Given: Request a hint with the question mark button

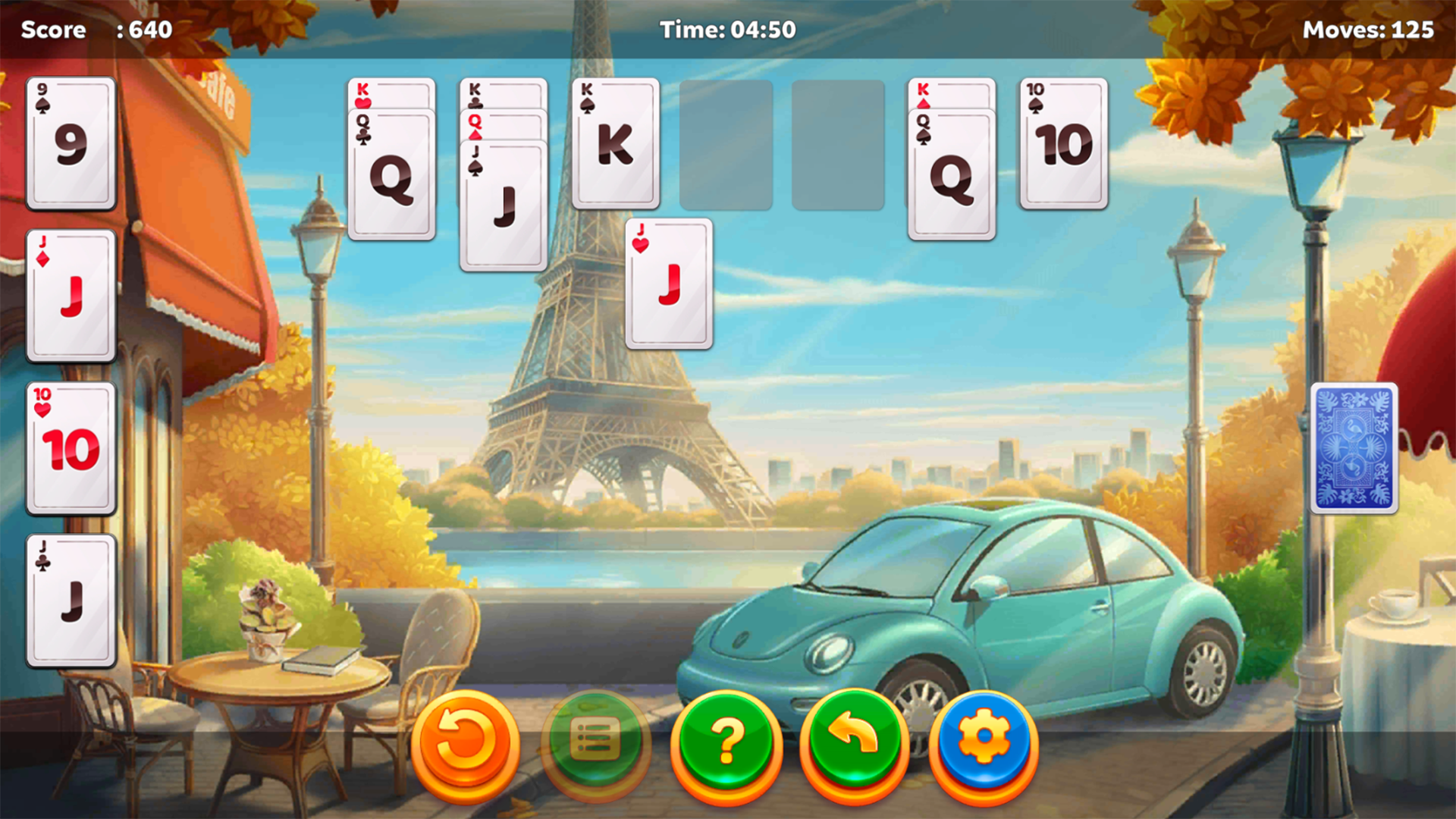Looking at the screenshot, I should point(726,742).
